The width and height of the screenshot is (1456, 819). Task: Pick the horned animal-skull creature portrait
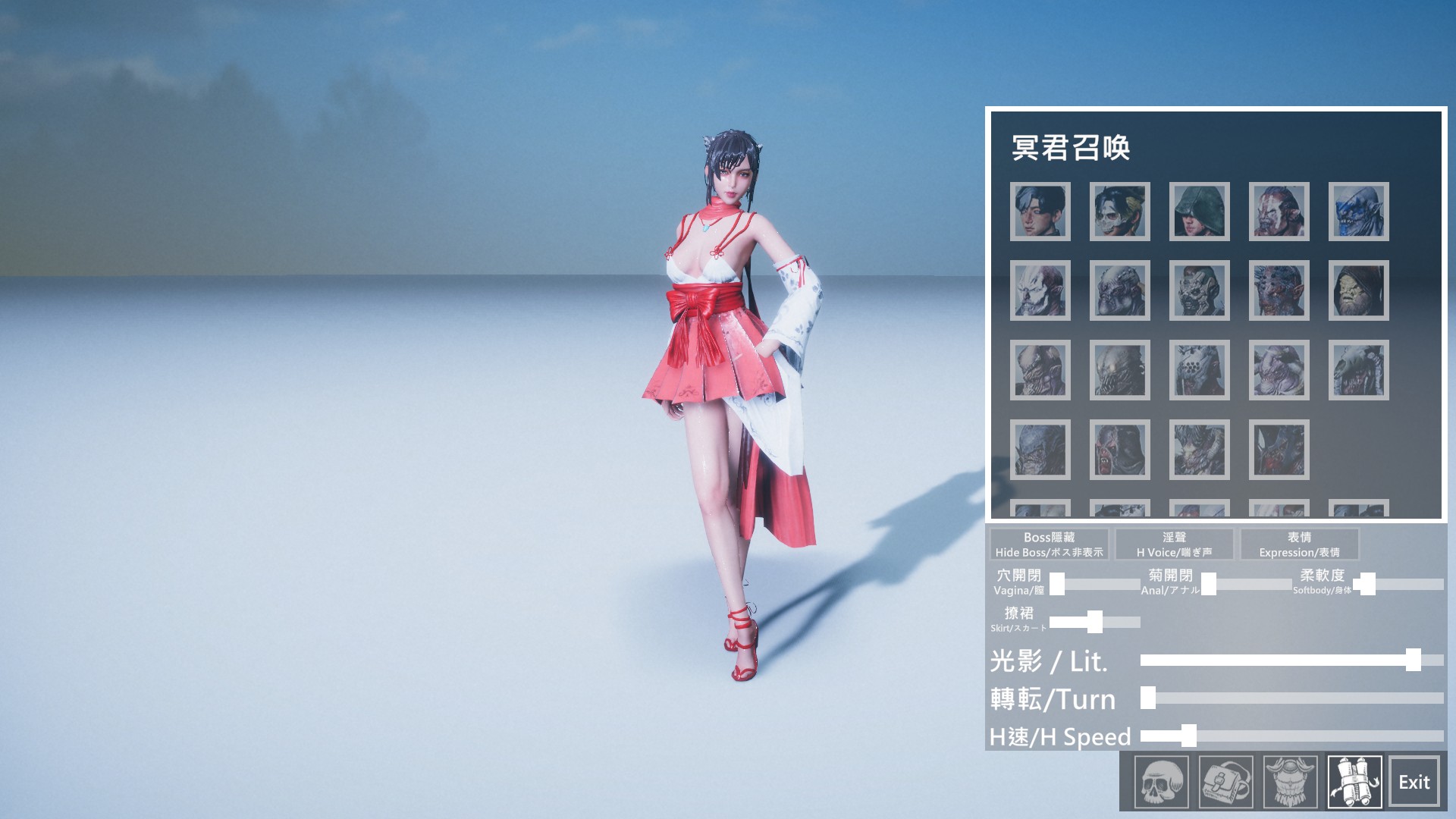[1200, 450]
